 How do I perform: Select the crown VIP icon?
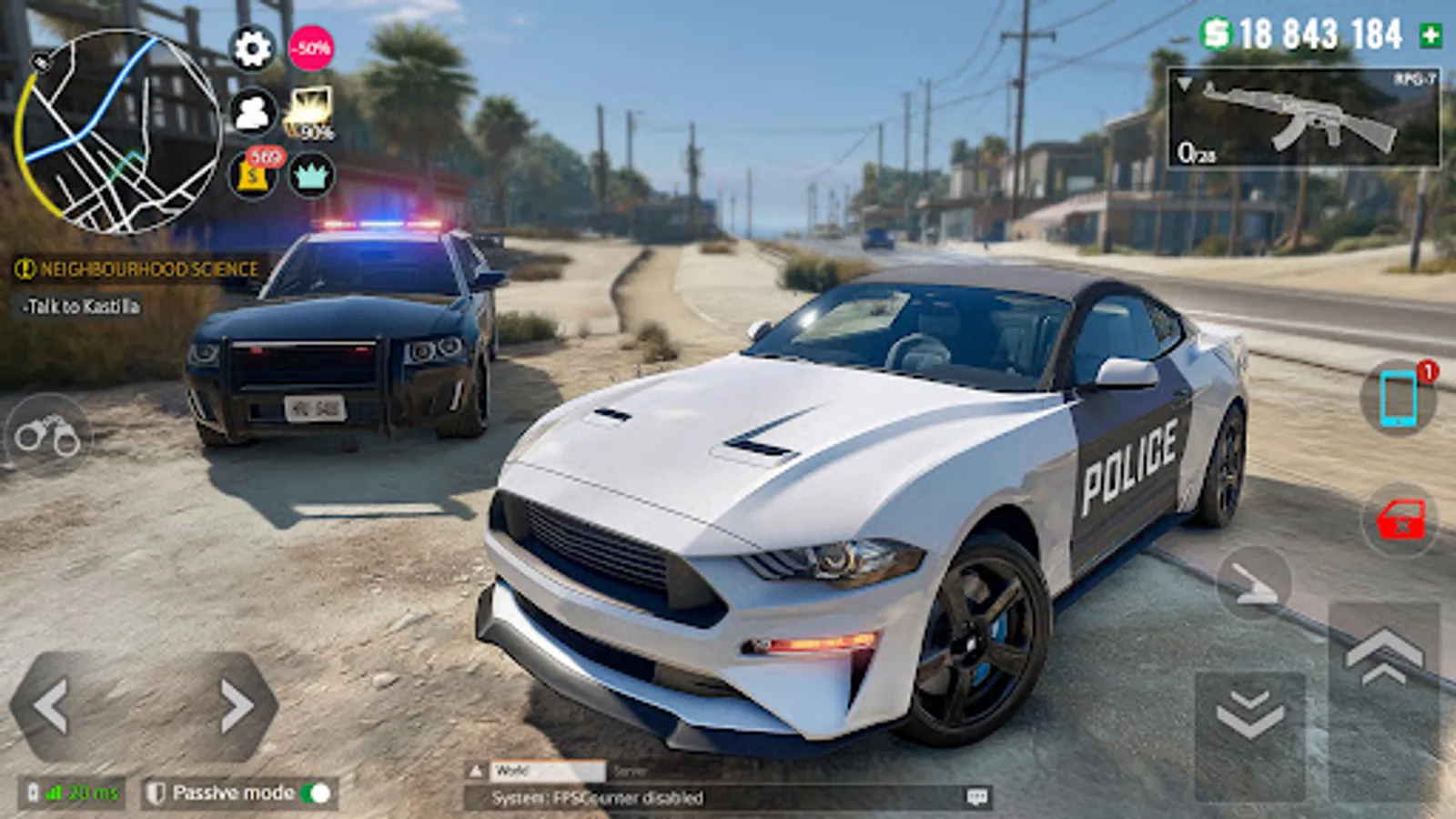click(x=310, y=173)
